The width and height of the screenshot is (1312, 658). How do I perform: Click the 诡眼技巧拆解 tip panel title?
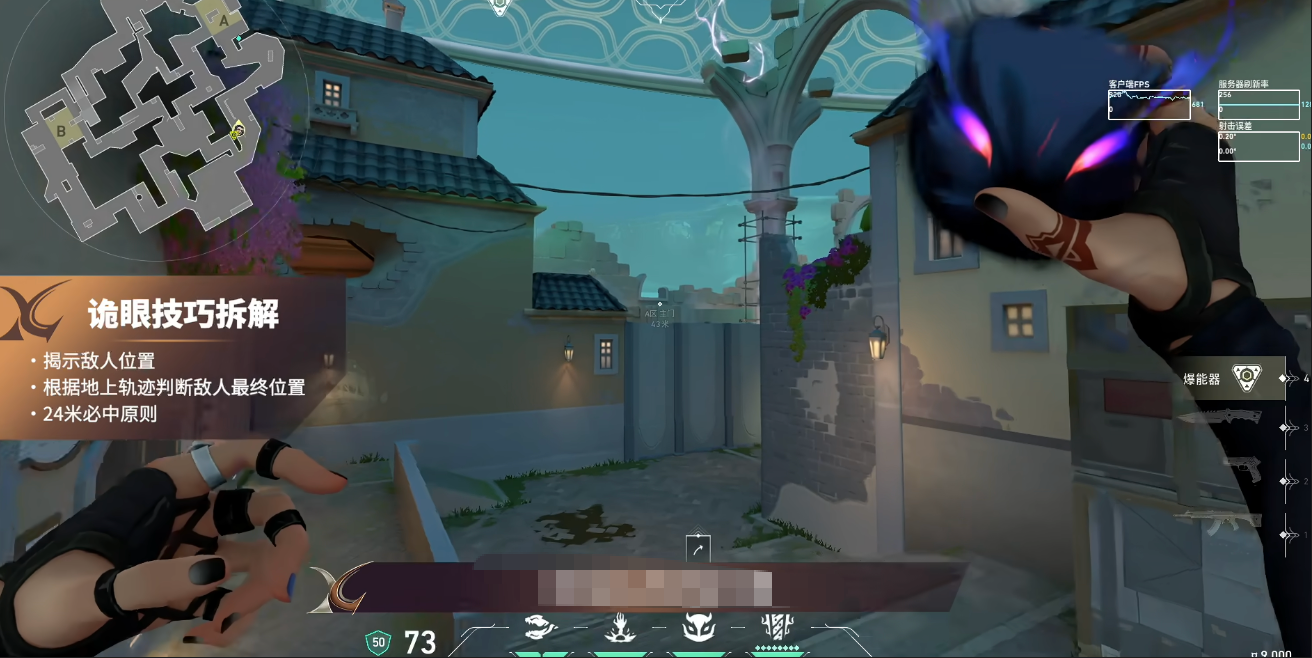point(182,316)
